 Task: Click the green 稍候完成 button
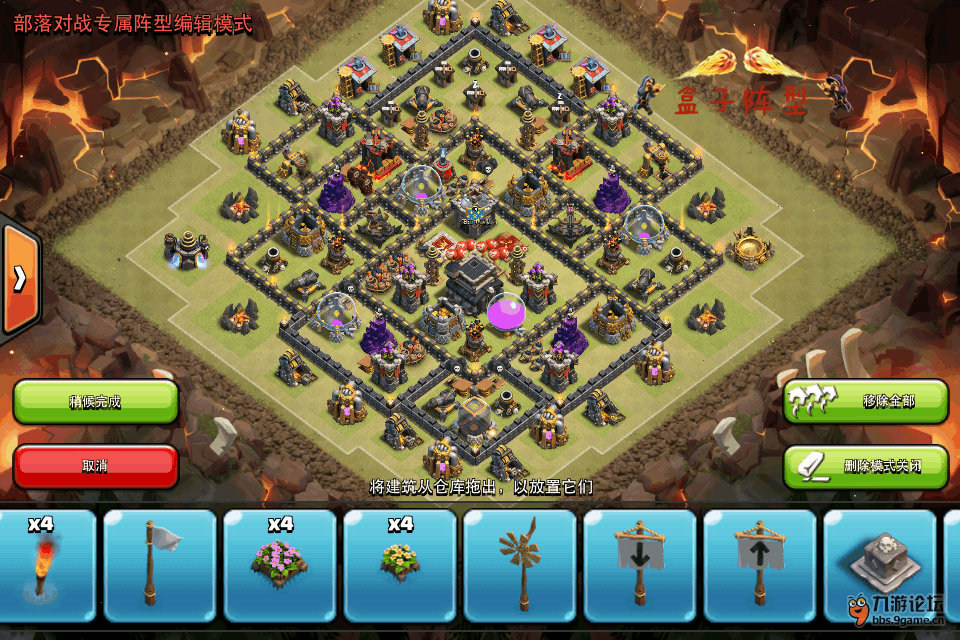95,402
